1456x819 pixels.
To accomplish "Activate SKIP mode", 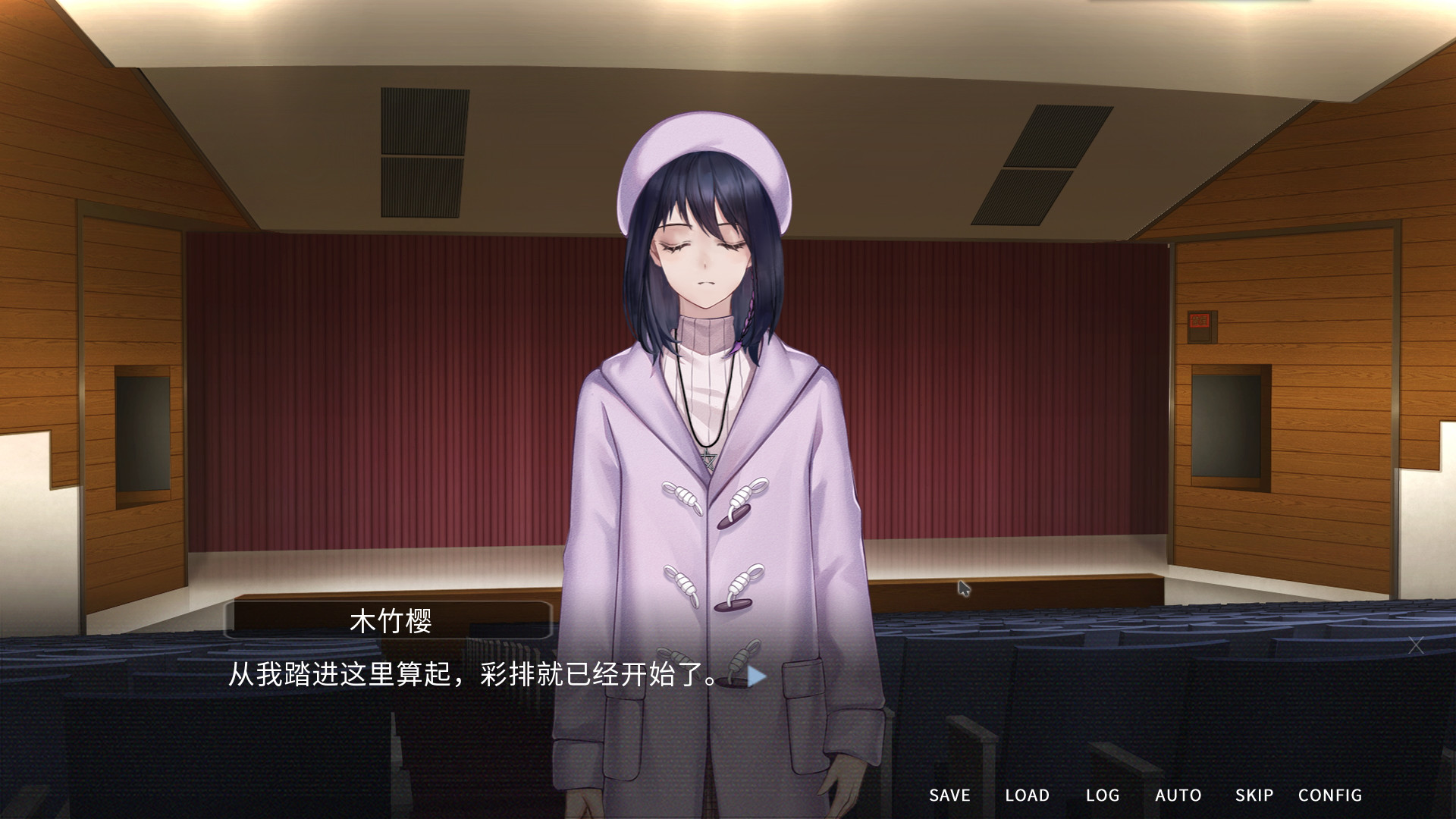I will (1254, 795).
